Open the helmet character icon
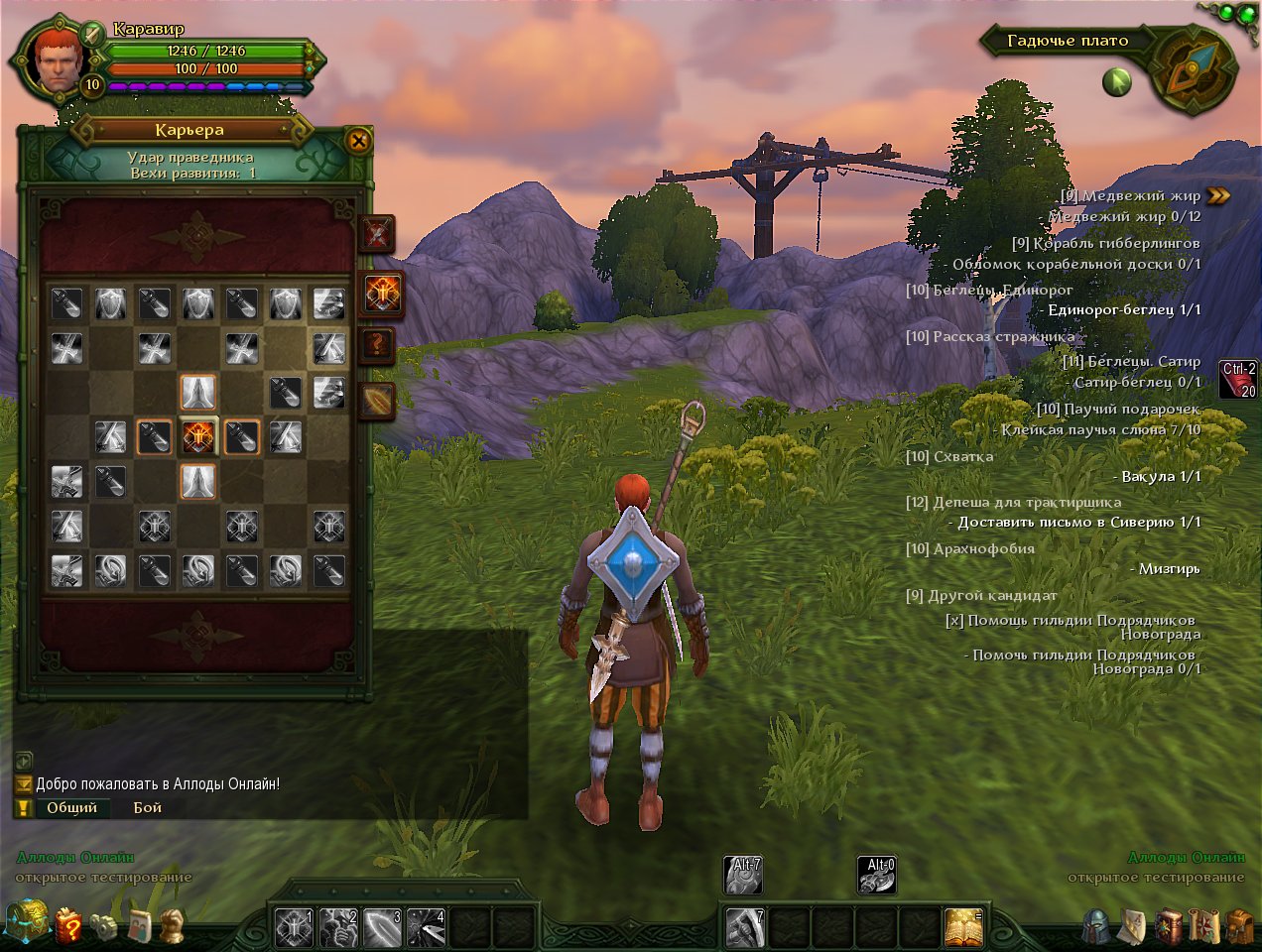 [x=1096, y=926]
